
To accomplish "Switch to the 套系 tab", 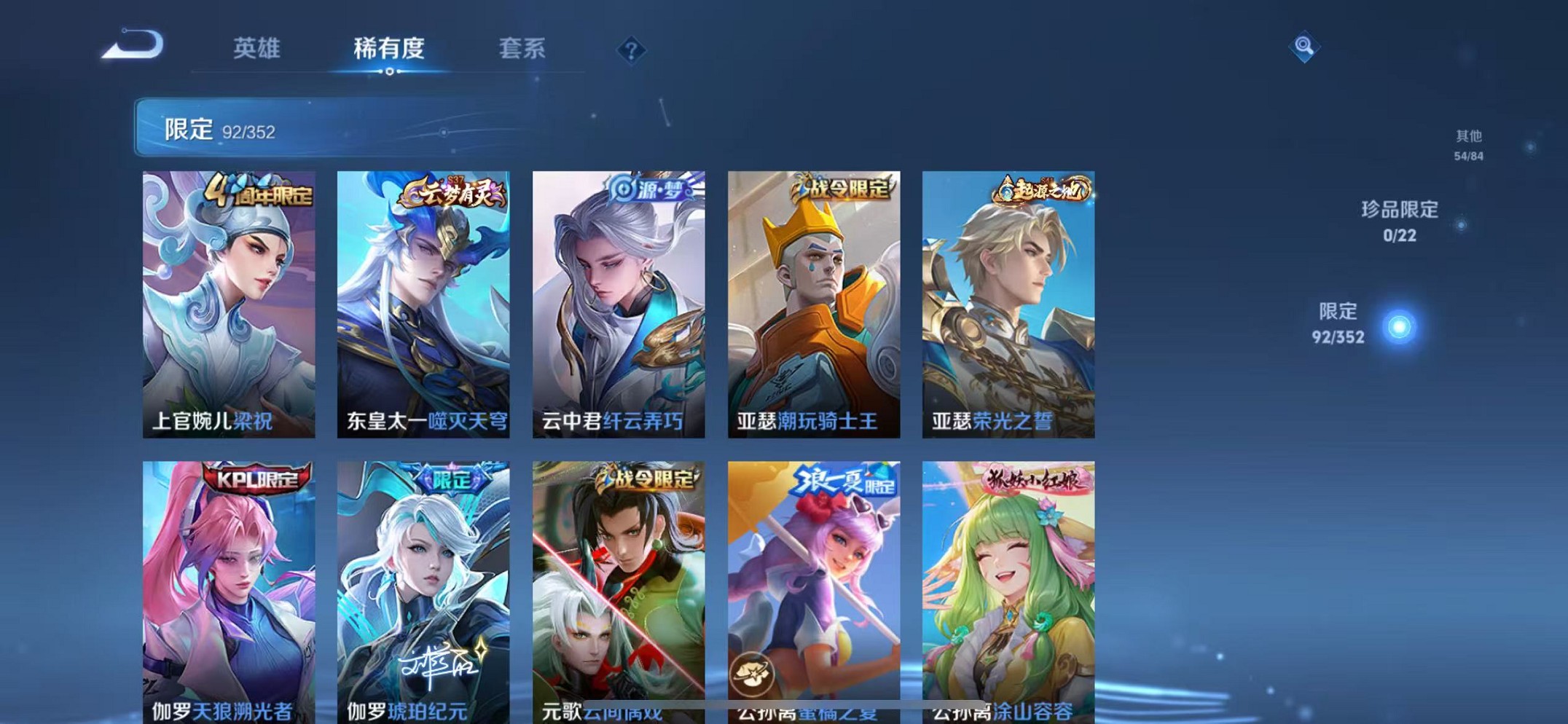I will (x=523, y=49).
